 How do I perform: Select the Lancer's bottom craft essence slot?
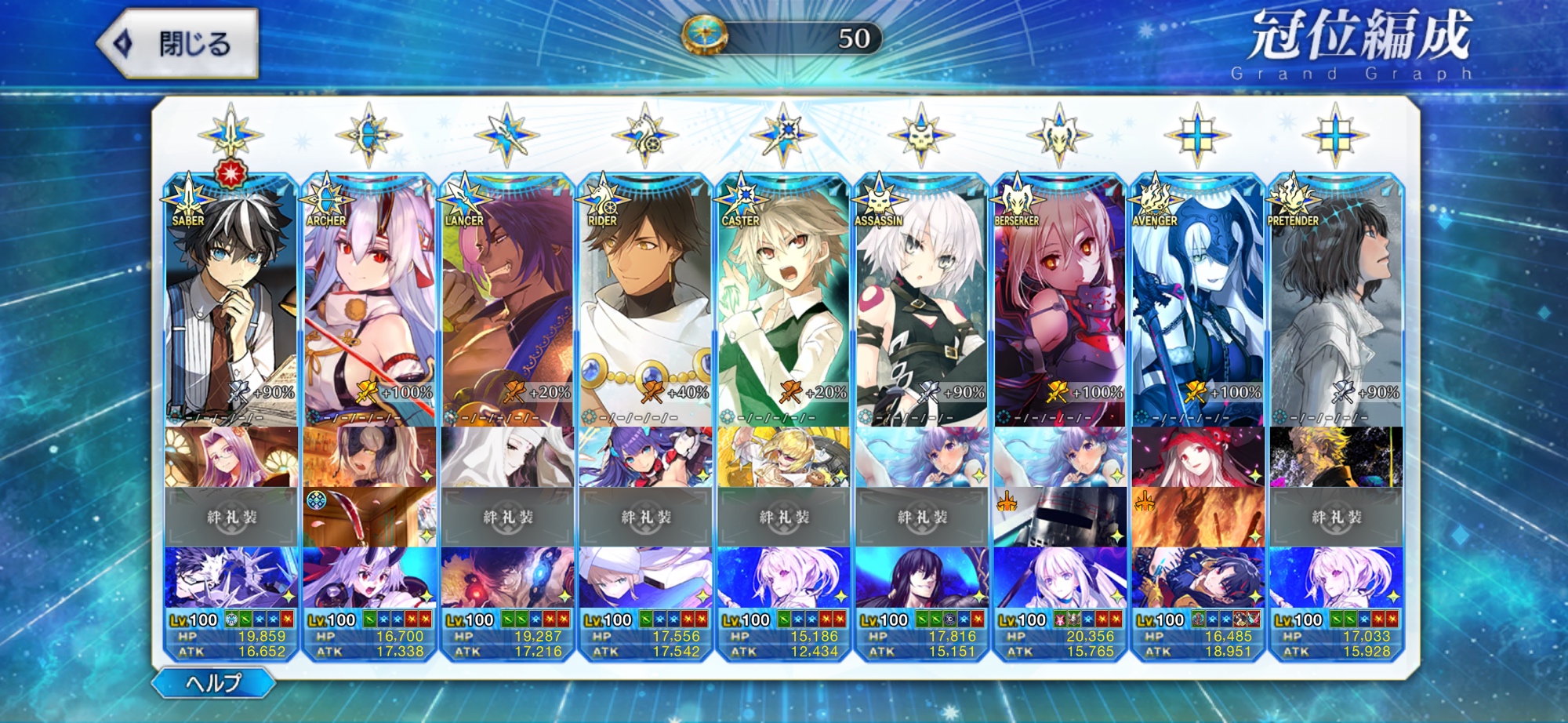click(507, 578)
